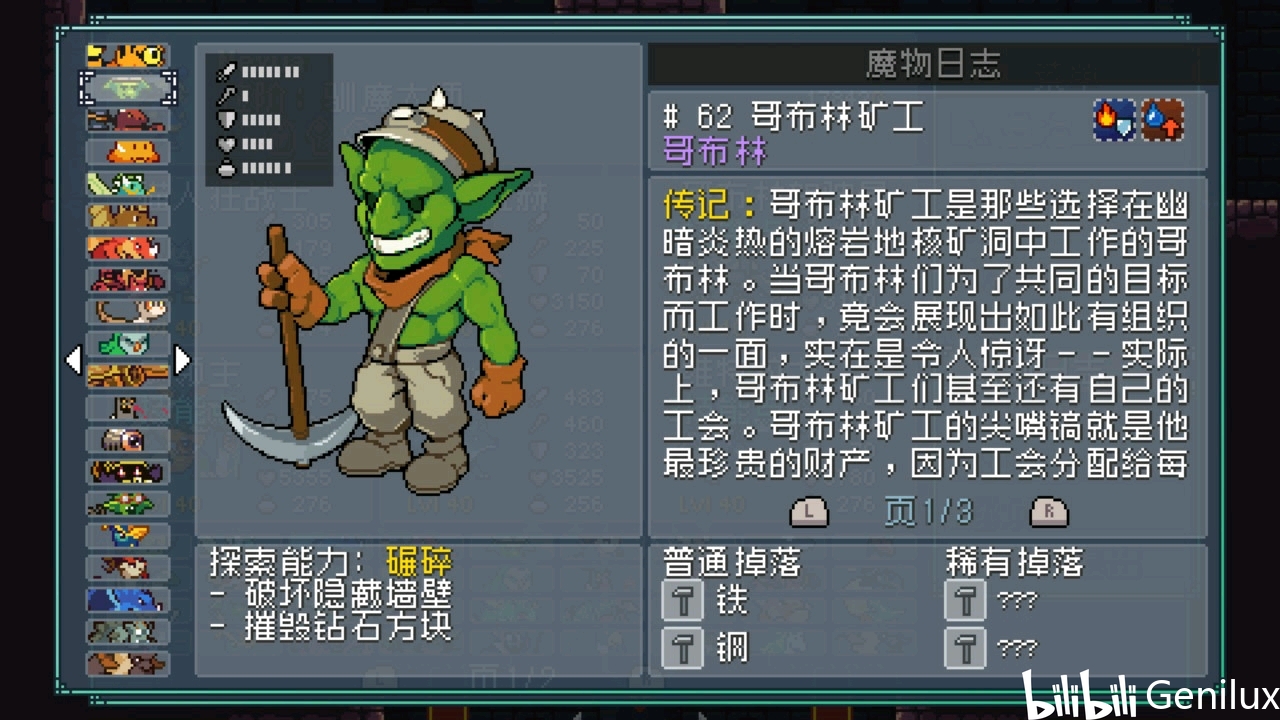Click the right white arrow beside monster list

point(182,360)
